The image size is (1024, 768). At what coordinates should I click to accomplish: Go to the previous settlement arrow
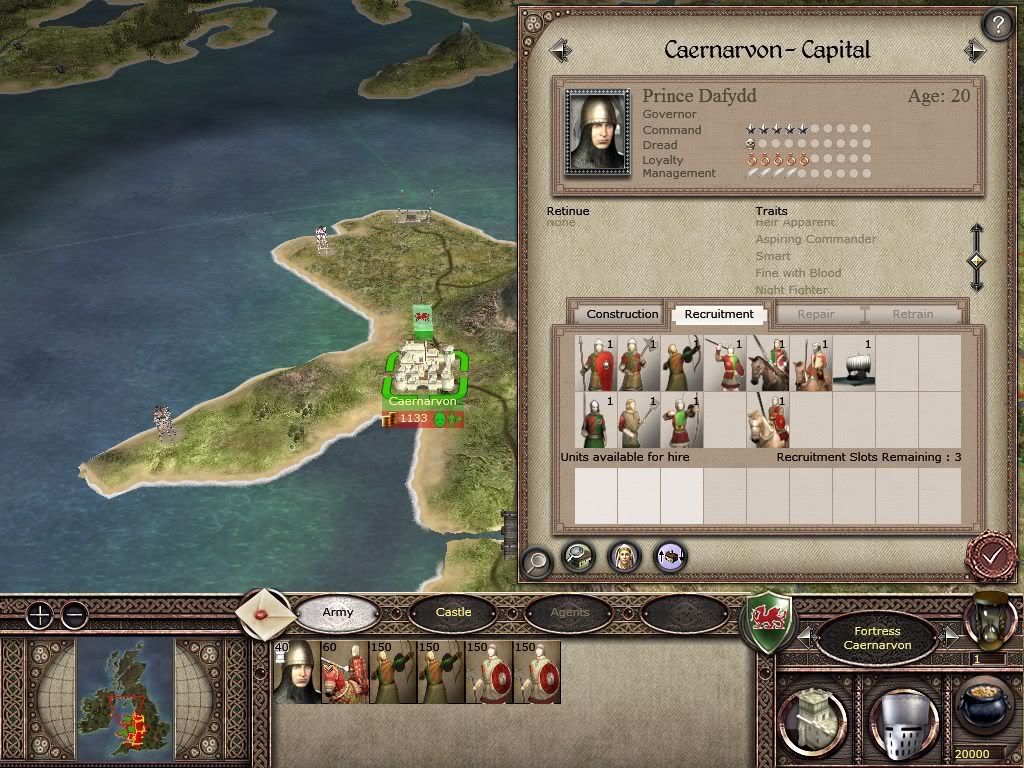tap(559, 49)
